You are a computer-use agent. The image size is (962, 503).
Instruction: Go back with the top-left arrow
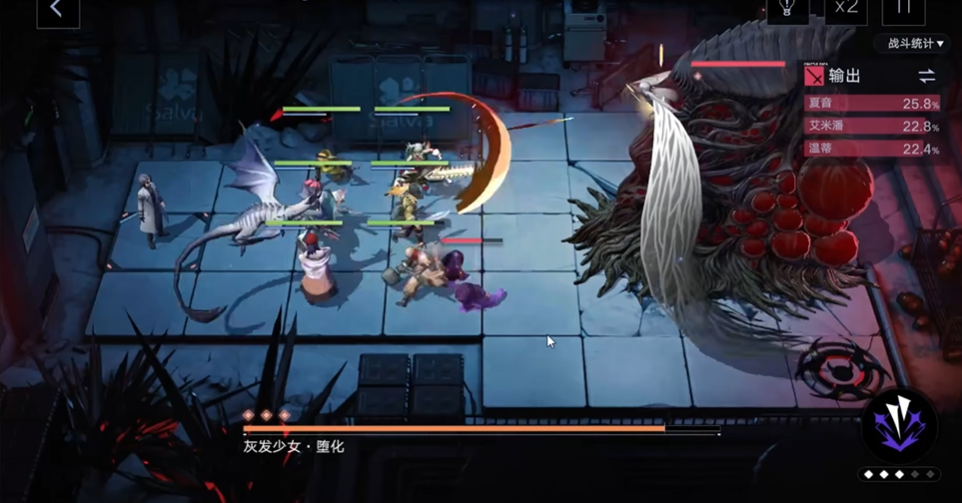coord(57,10)
